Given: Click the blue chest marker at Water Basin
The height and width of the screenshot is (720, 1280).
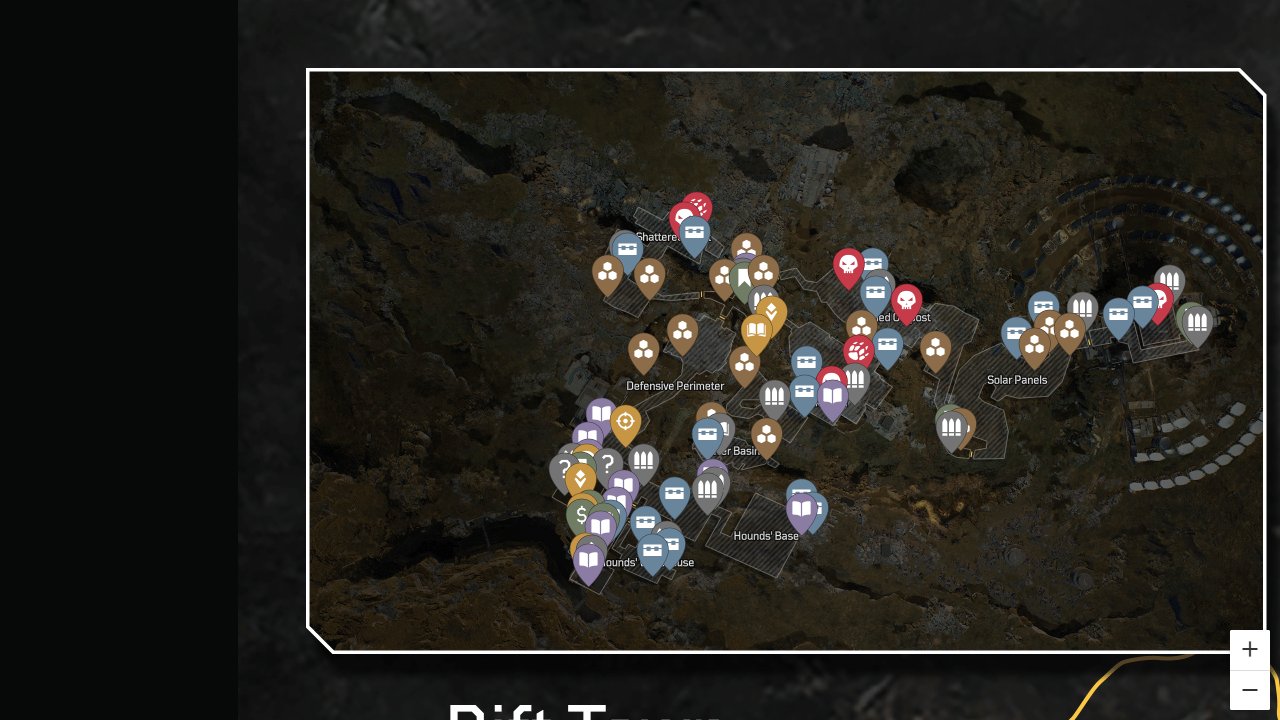Looking at the screenshot, I should 707,433.
